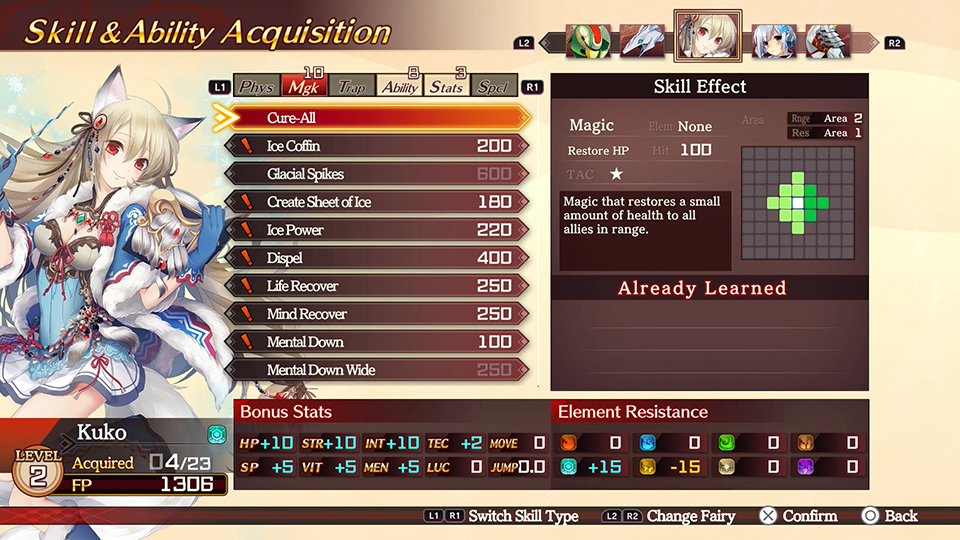Switch to the Spcl tab
This screenshot has width=960, height=540.
493,87
